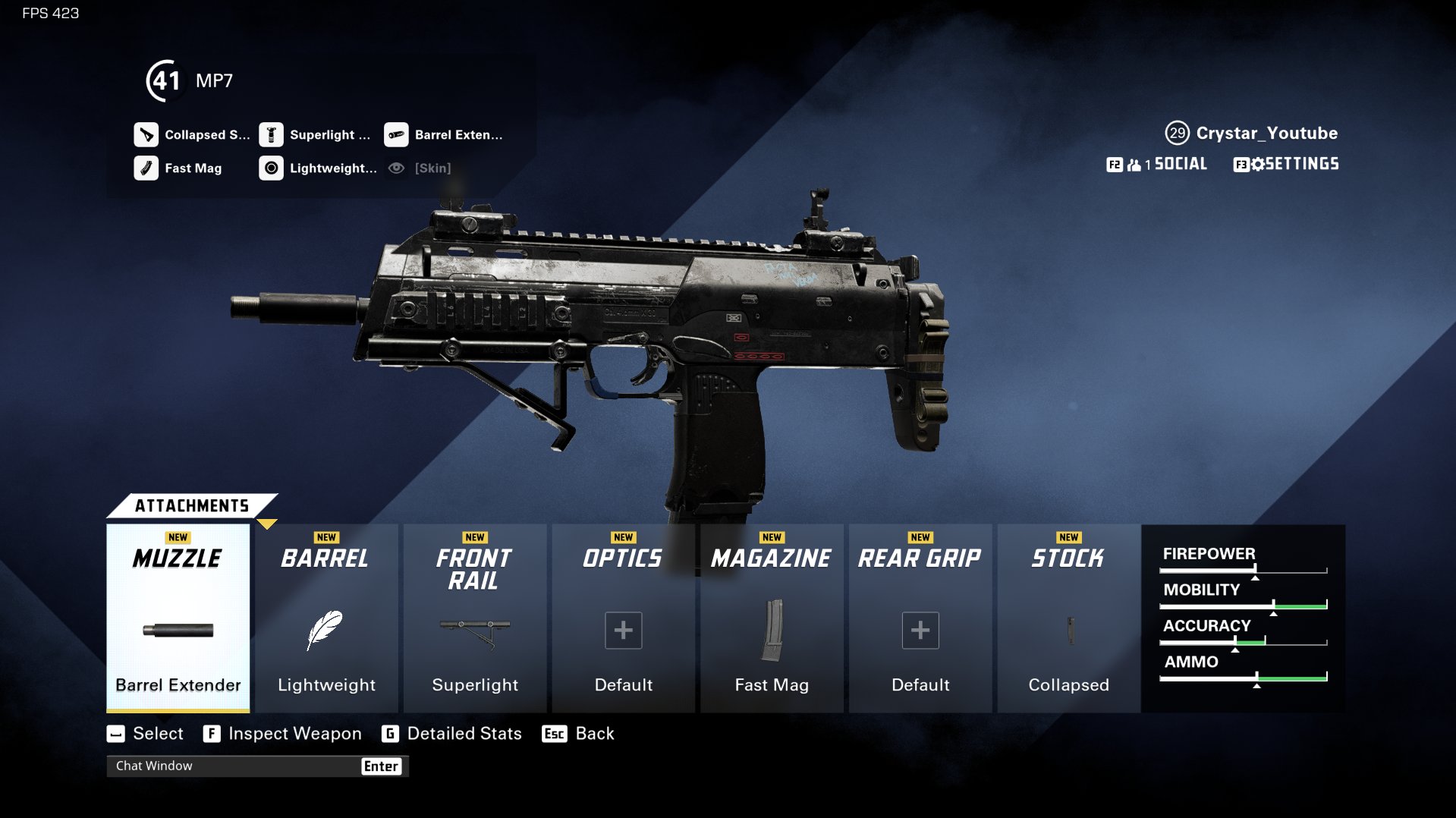Click Back to exit the attachments menu
This screenshot has width=1456, height=818.
point(594,733)
